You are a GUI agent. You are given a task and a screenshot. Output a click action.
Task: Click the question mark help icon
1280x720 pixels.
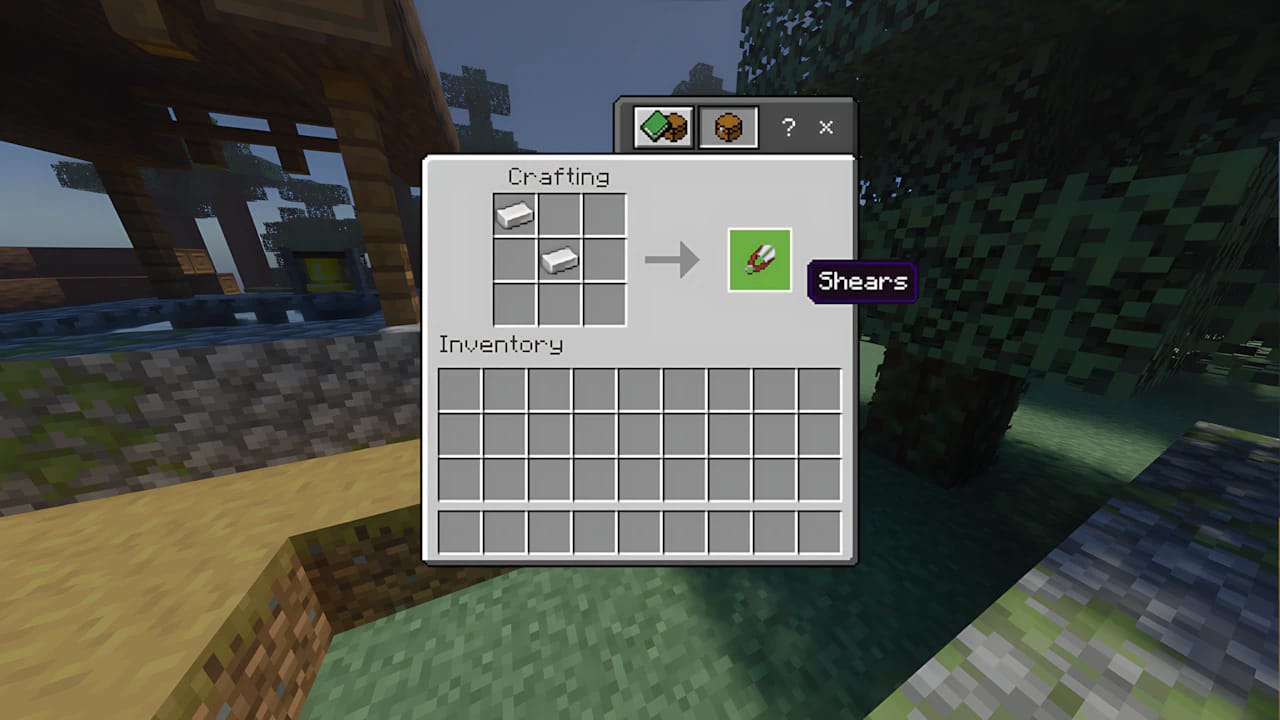coord(788,127)
